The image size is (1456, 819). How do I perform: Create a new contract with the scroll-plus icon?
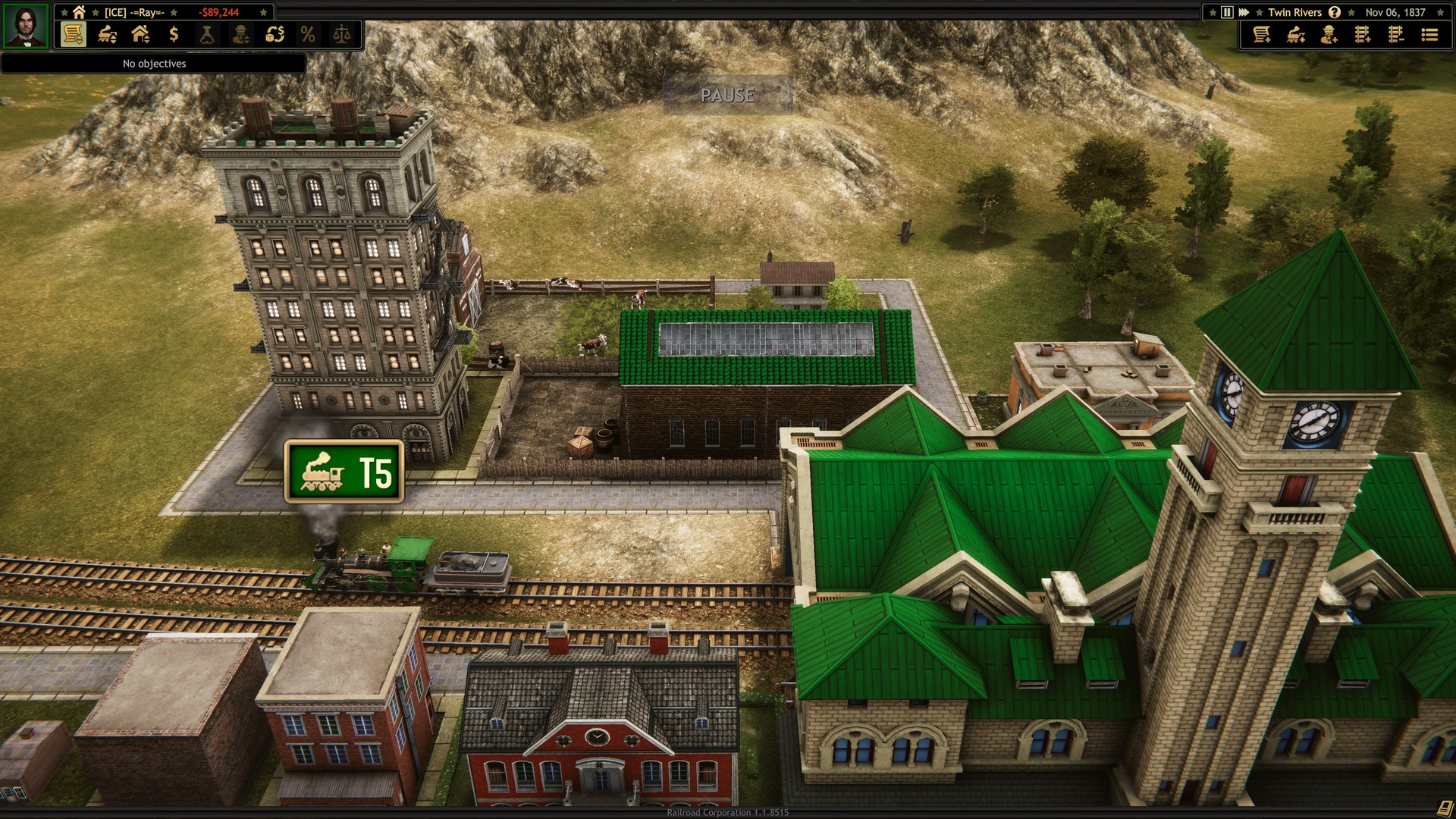[1263, 36]
